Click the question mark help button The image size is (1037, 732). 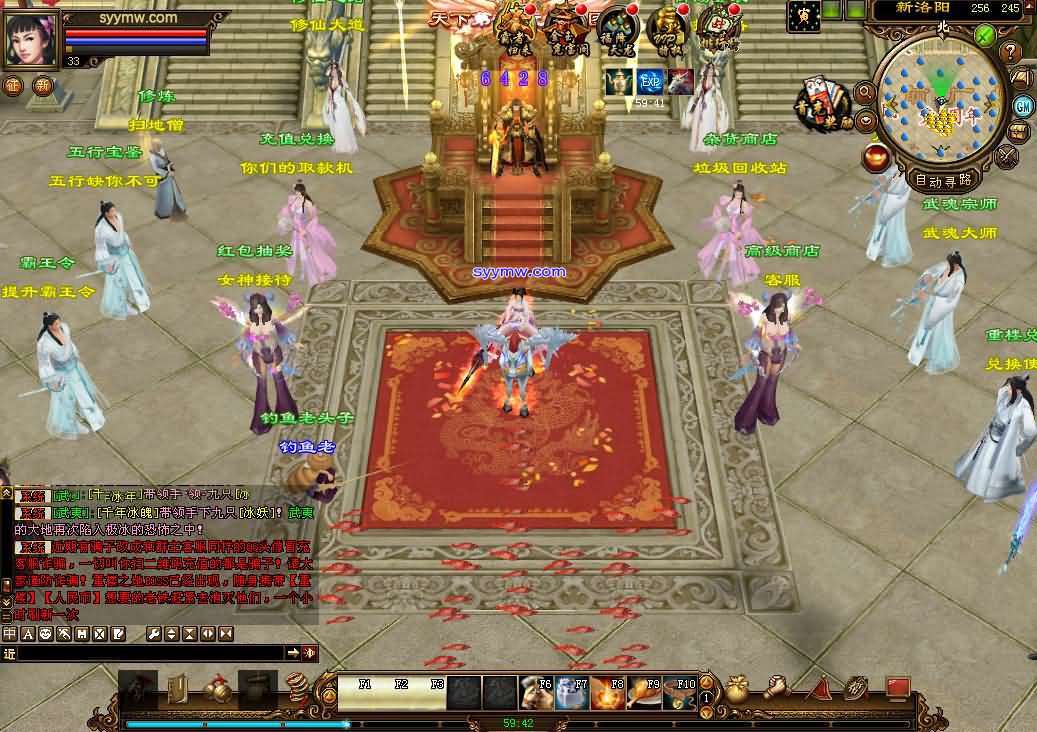coord(1009,53)
